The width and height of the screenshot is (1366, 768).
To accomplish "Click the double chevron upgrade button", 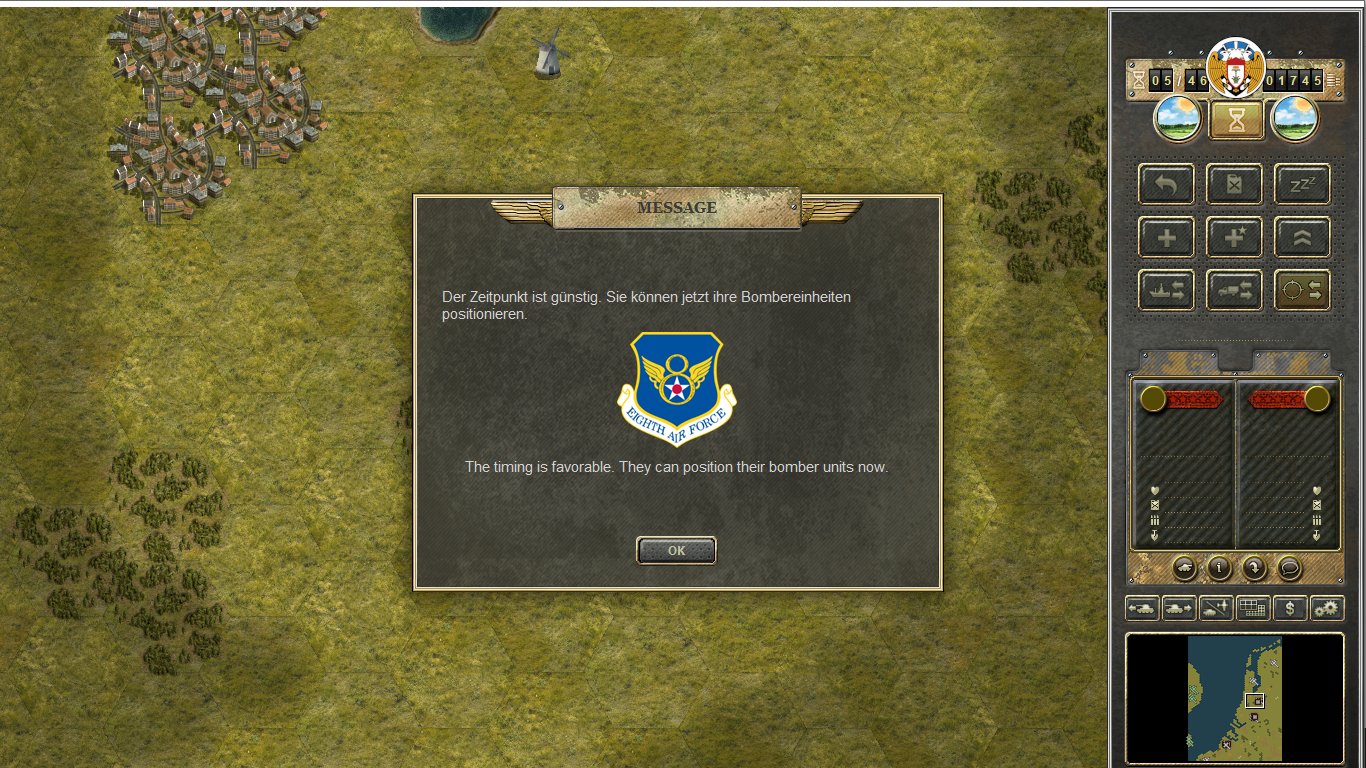I will [x=1302, y=238].
